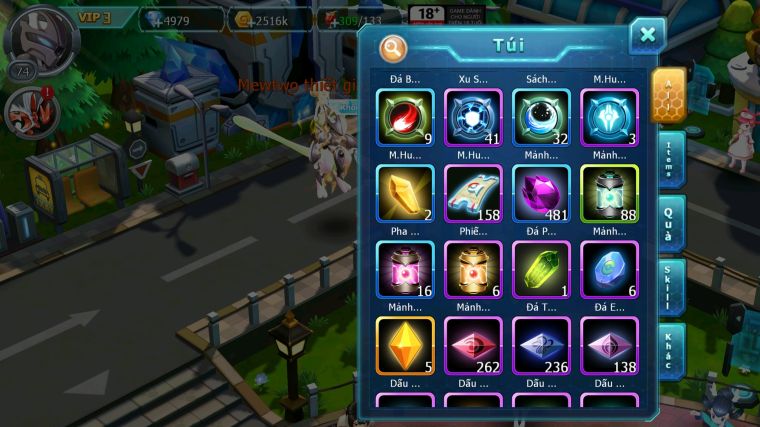Select the red gem with count 262

pyautogui.click(x=473, y=345)
